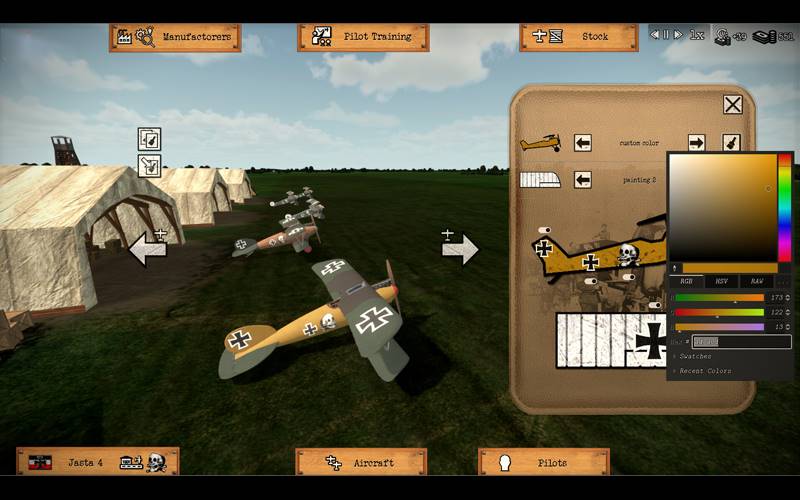
Task: Go to next aircraft with right arrow
Action: [x=460, y=247]
